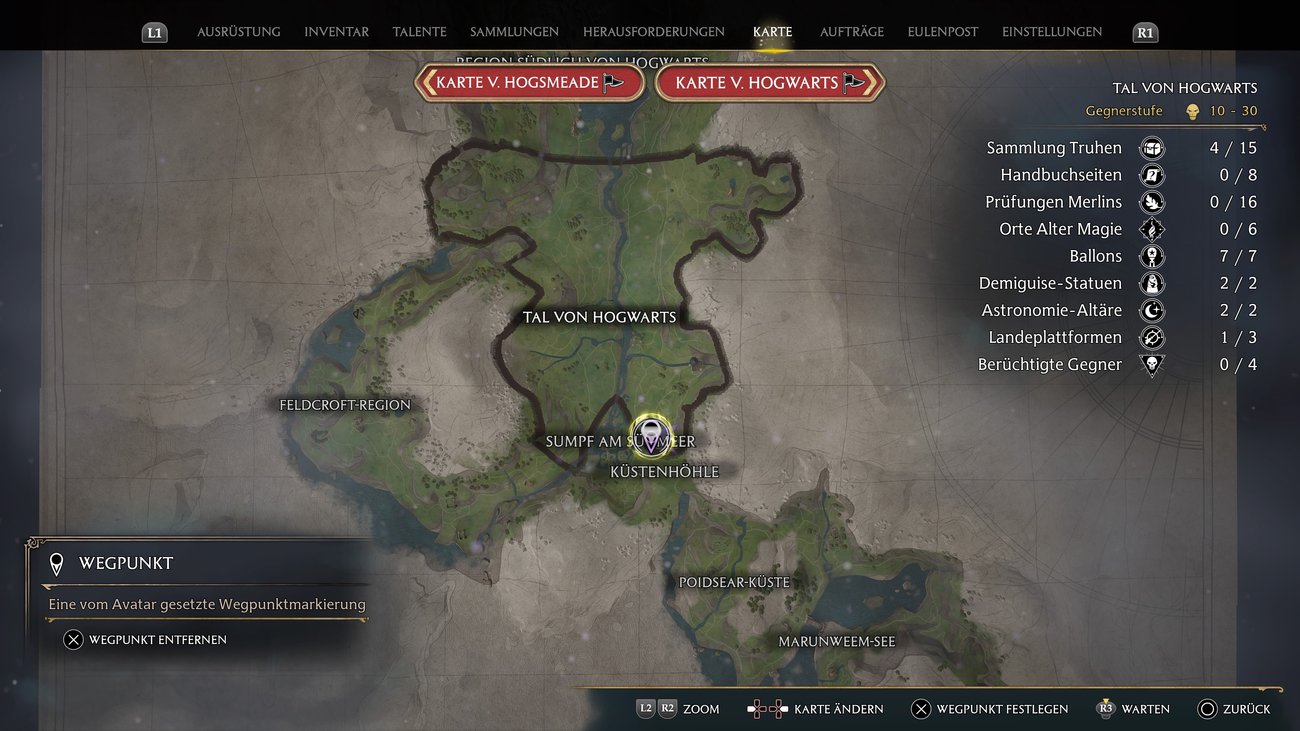Viewport: 1300px width, 731px height.
Task: Open the Herausforderungen tab
Action: [x=654, y=32]
